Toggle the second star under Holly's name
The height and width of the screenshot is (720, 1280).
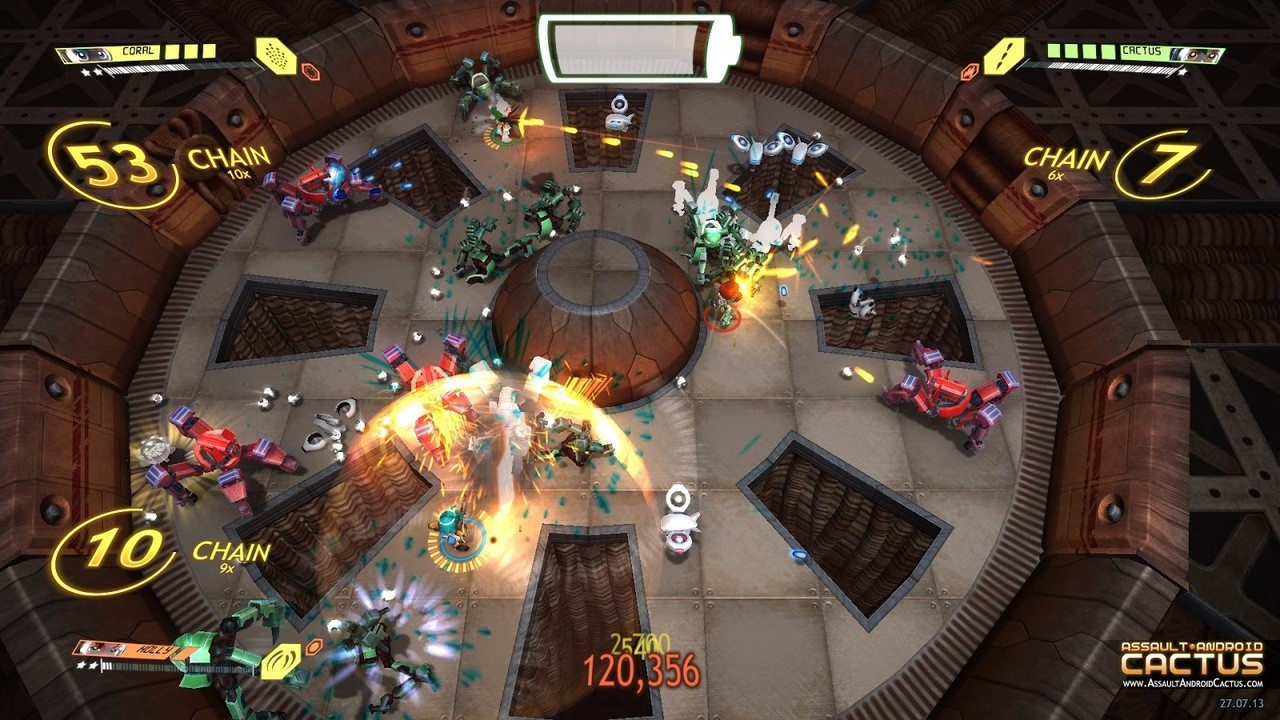[x=95, y=664]
